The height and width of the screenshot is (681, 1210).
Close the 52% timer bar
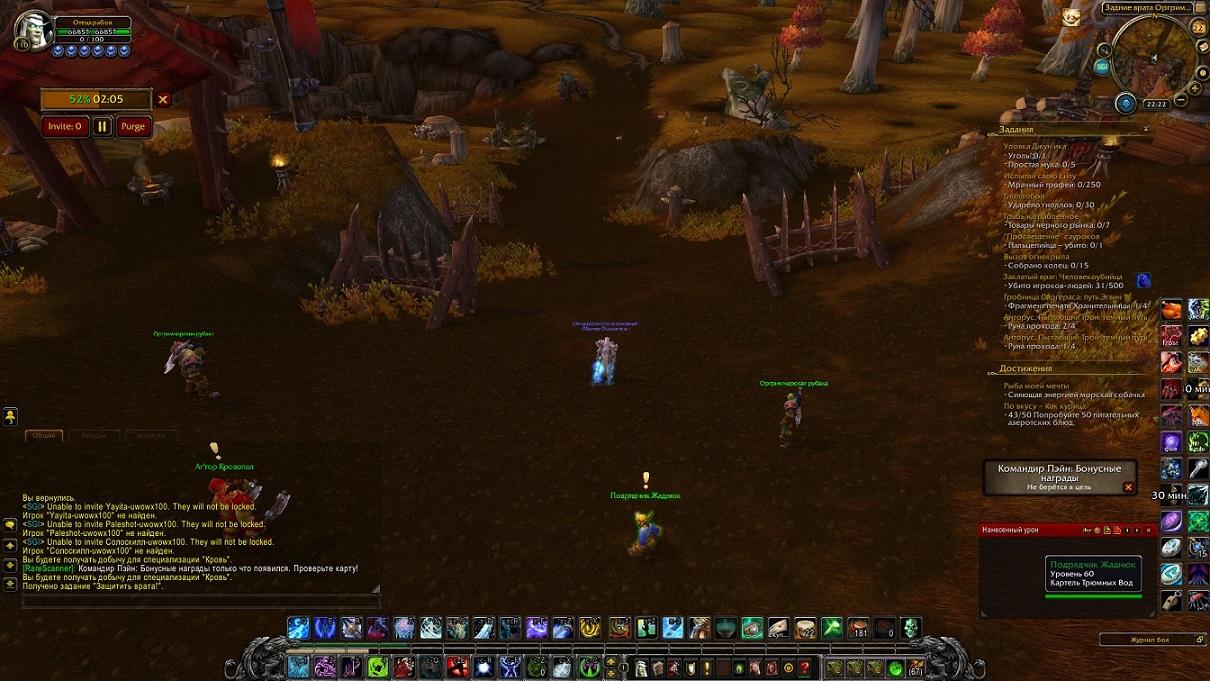(163, 99)
